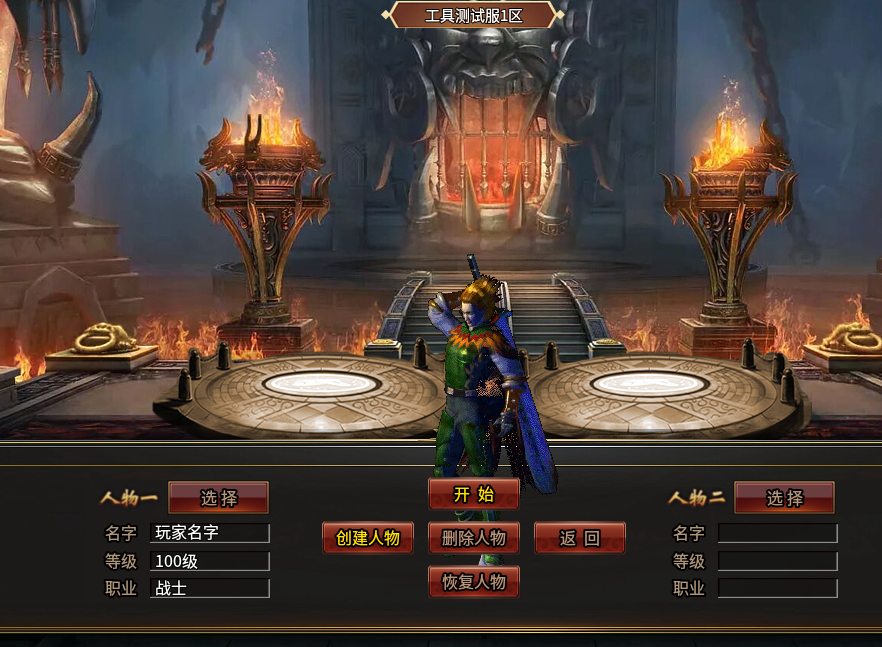The width and height of the screenshot is (882, 647).
Task: Restore a character via 恢复人物
Action: coord(474,582)
